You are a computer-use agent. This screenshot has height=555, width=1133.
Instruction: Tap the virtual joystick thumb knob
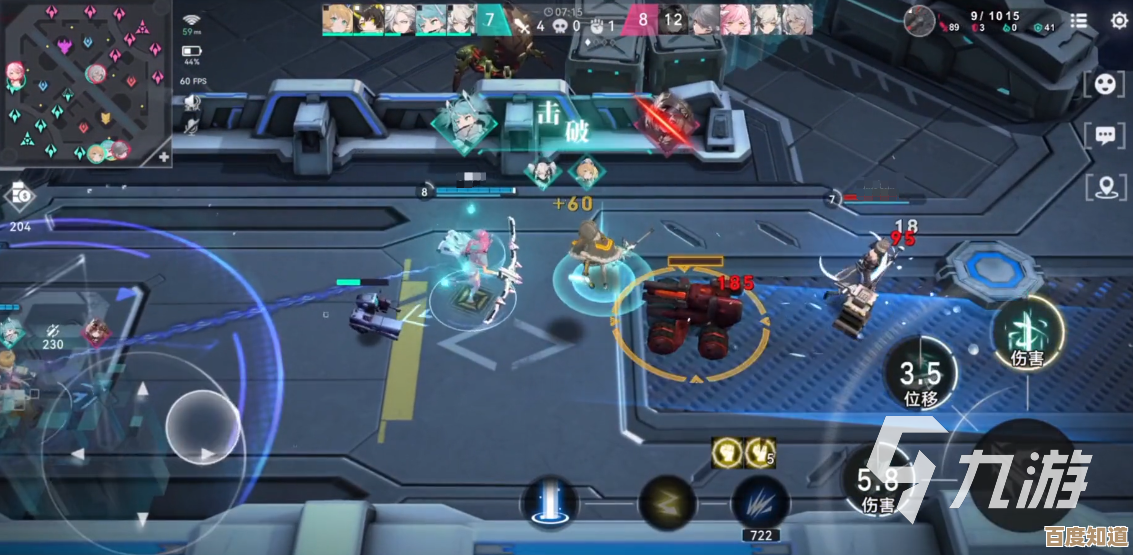click(x=202, y=427)
